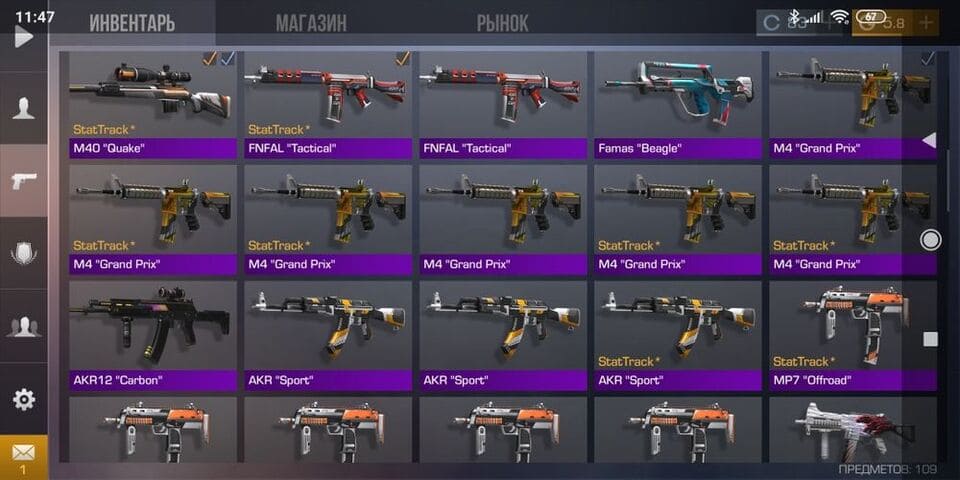The width and height of the screenshot is (960, 480).
Task: Open the Рынок tab
Action: (502, 23)
